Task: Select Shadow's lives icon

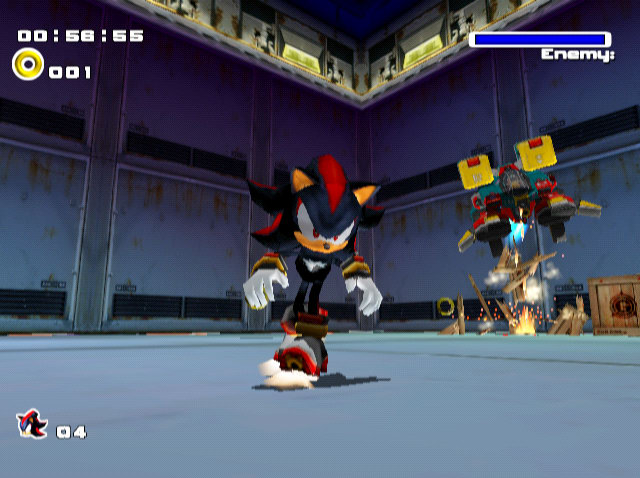Action: tap(31, 424)
